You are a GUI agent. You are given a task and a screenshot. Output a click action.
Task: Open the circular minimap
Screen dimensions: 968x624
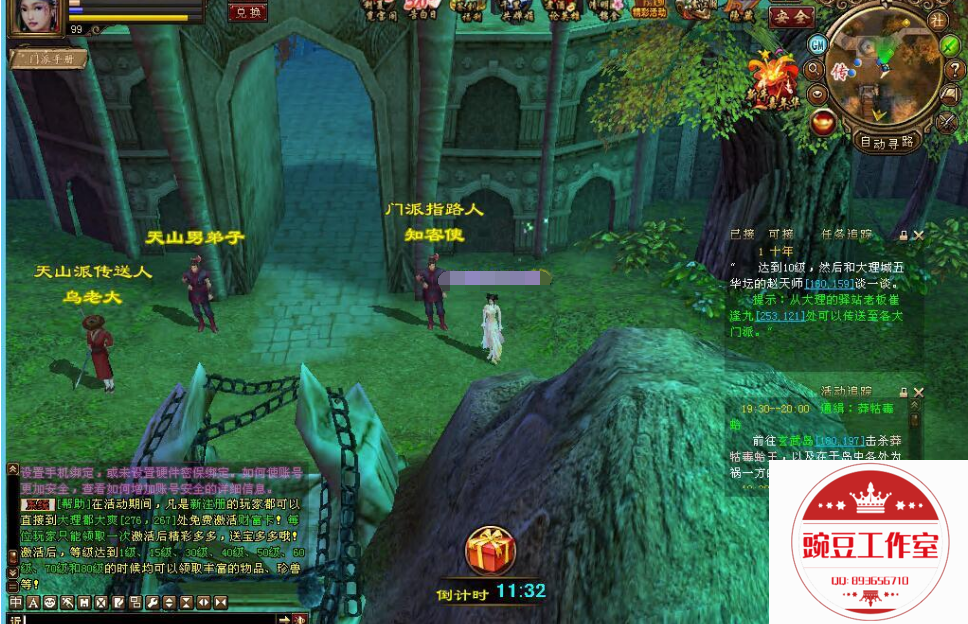[882, 69]
